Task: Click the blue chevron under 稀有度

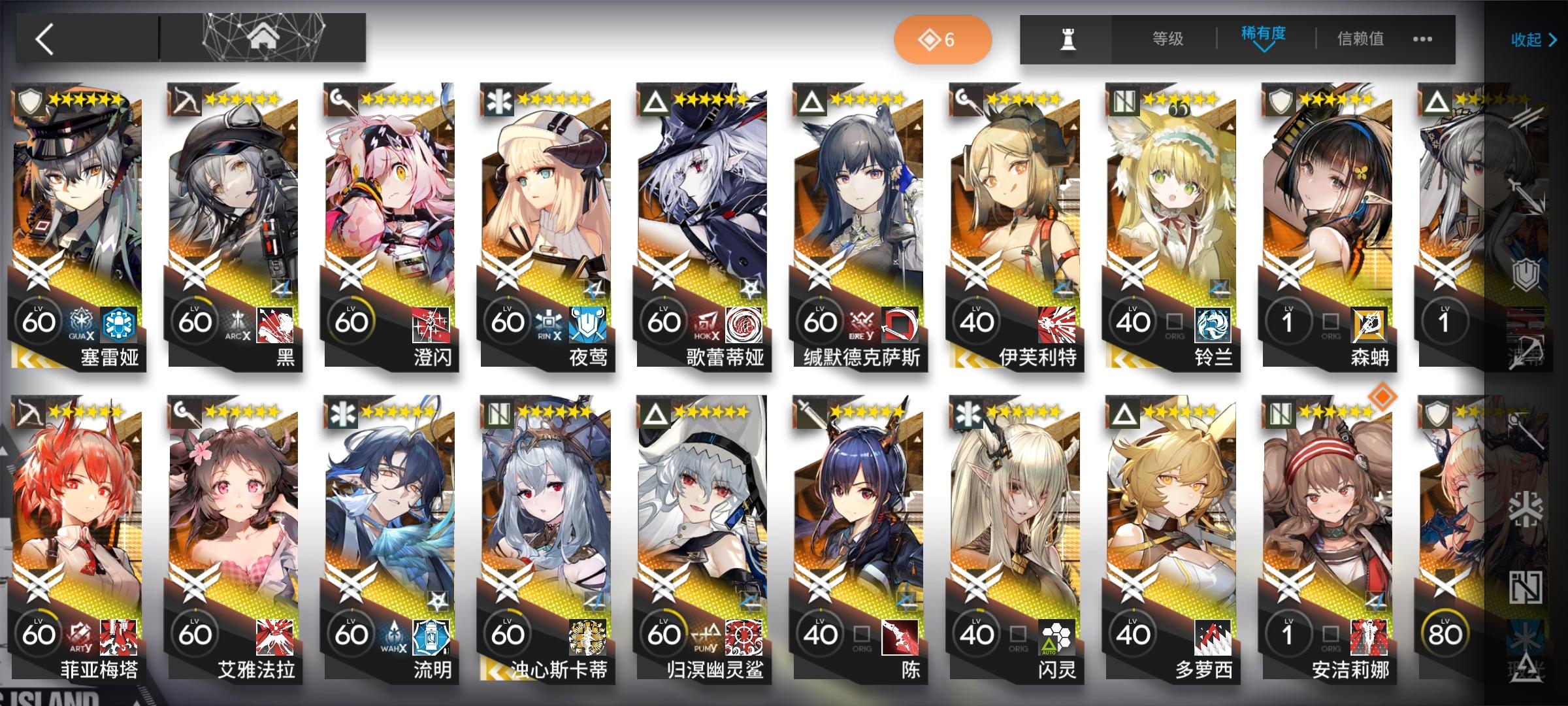Action: pos(1261,49)
